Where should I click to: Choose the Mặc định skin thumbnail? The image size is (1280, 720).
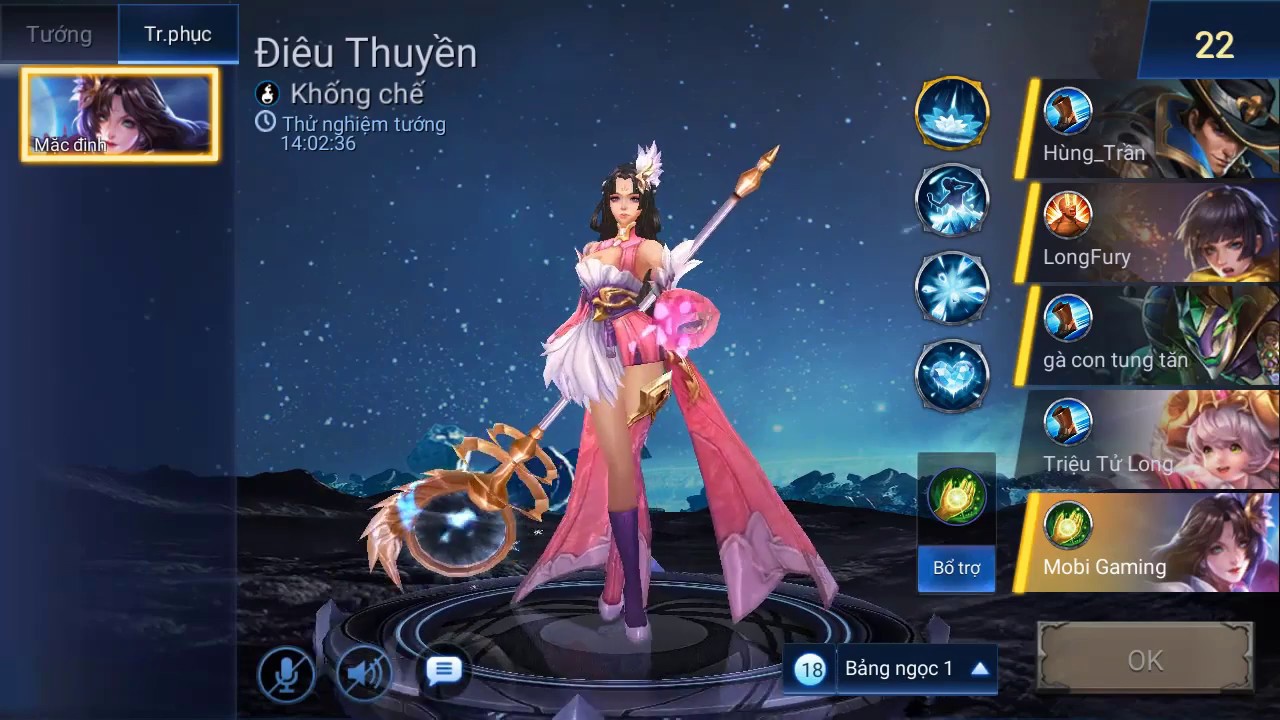(x=120, y=114)
